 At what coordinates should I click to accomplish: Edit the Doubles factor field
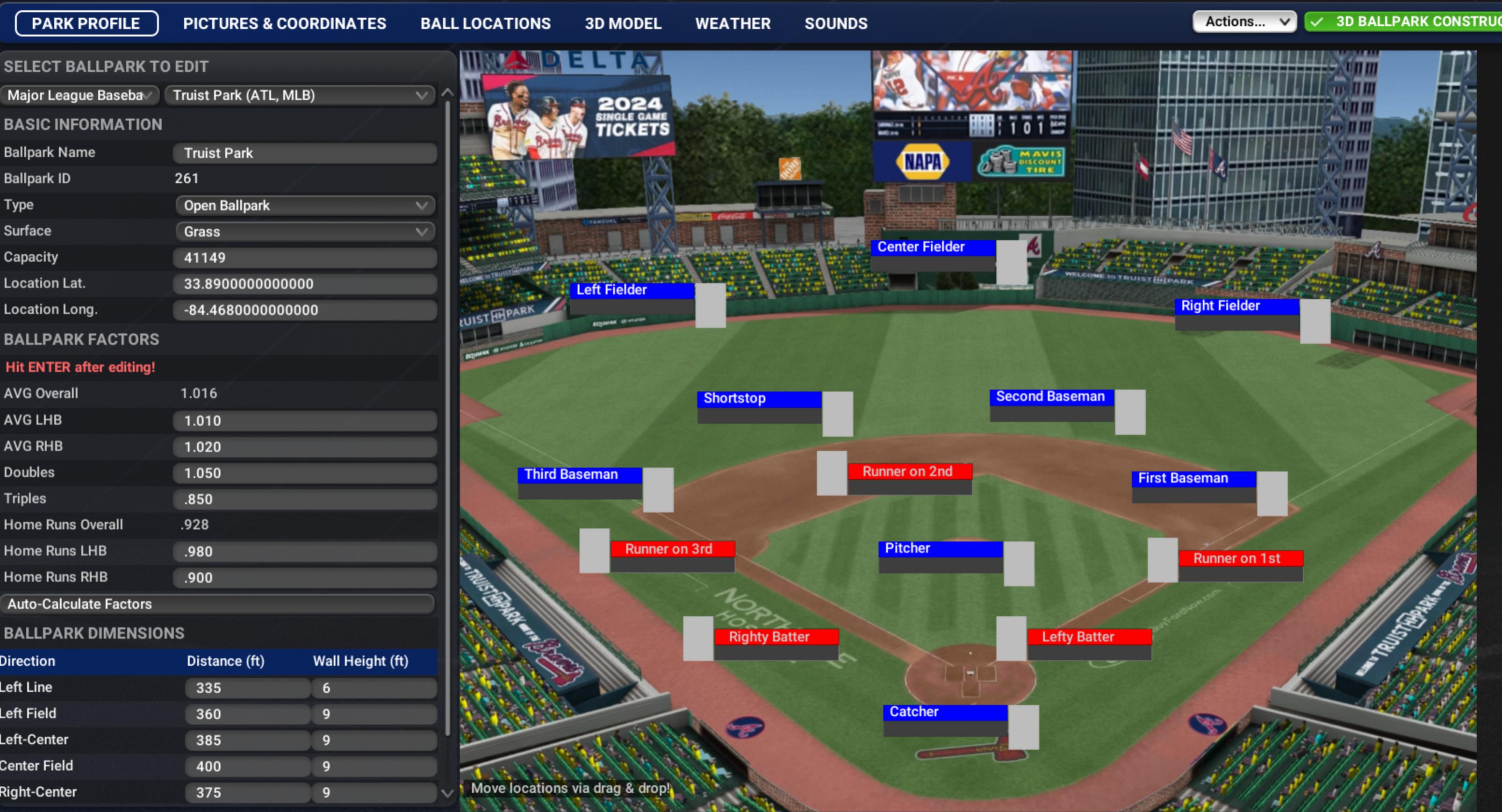[305, 473]
